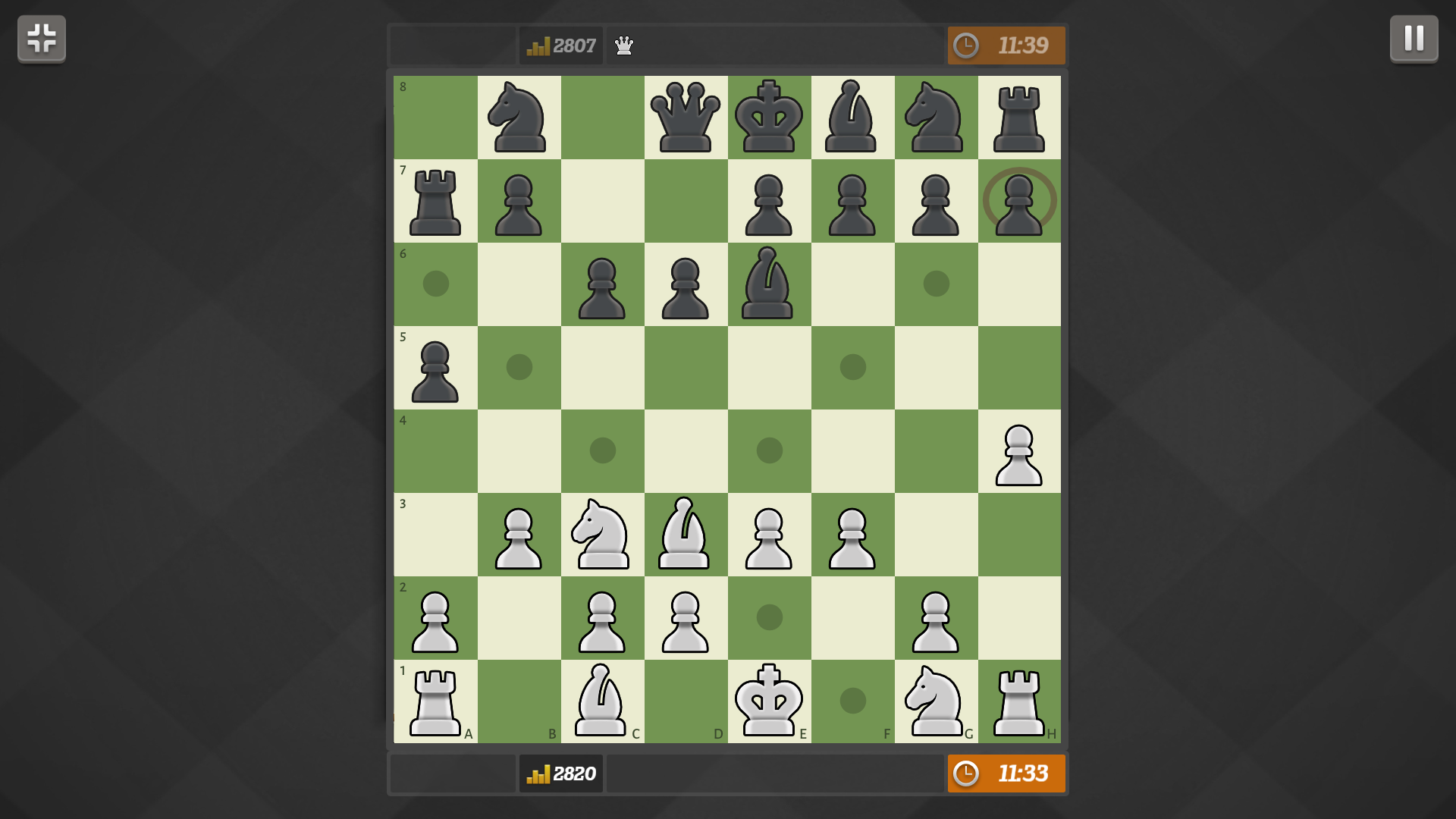Click the white queen promotion icon near opponent

(623, 45)
